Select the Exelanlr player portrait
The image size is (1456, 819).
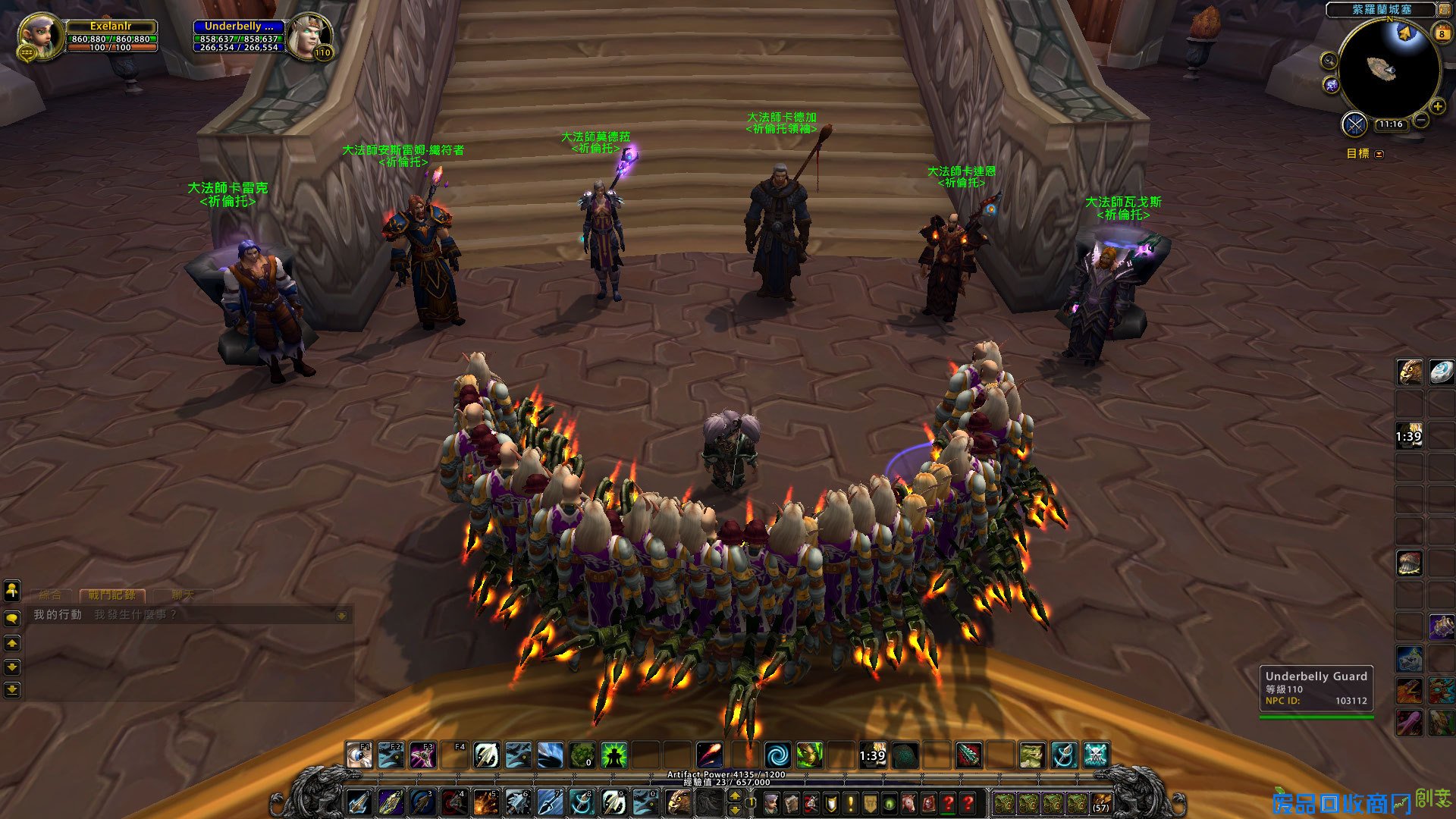[x=39, y=36]
